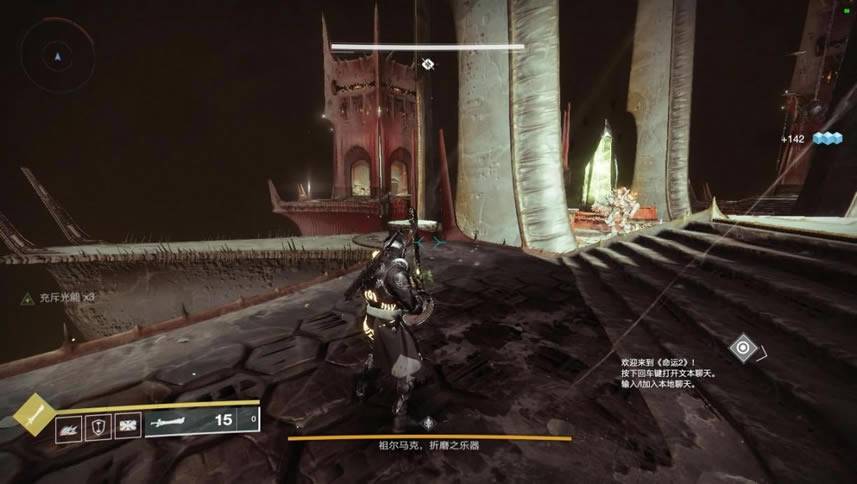Click the diamond objective marker under the top bar
857x484 pixels.
(x=428, y=64)
